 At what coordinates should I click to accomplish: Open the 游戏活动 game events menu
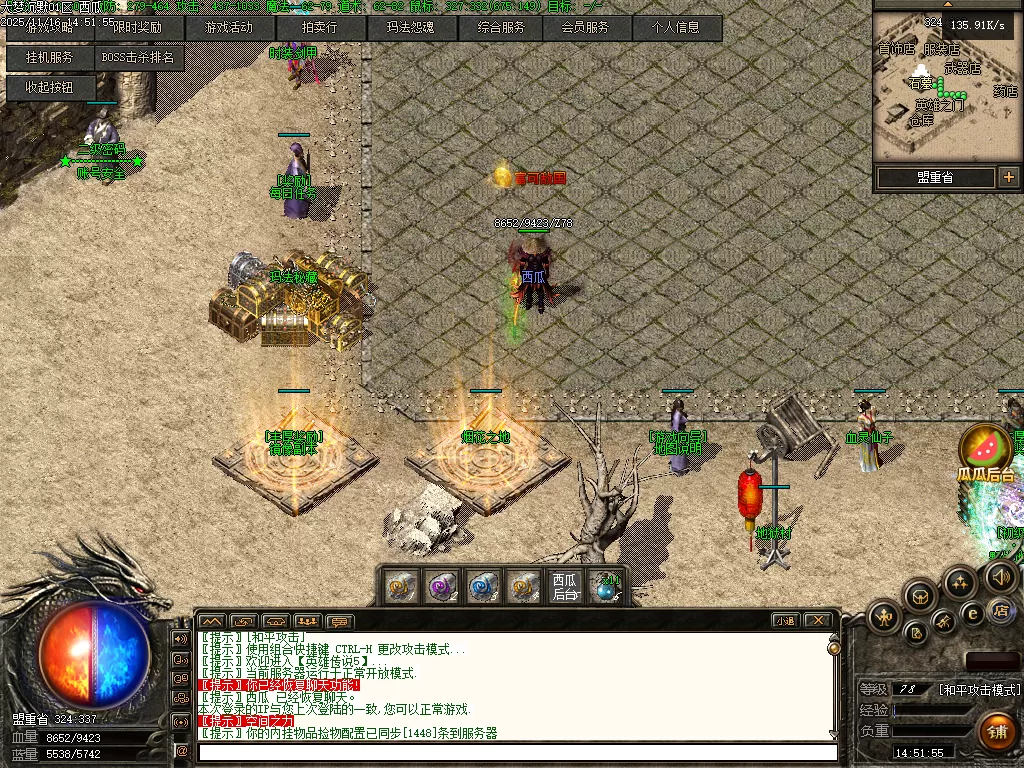[229, 28]
